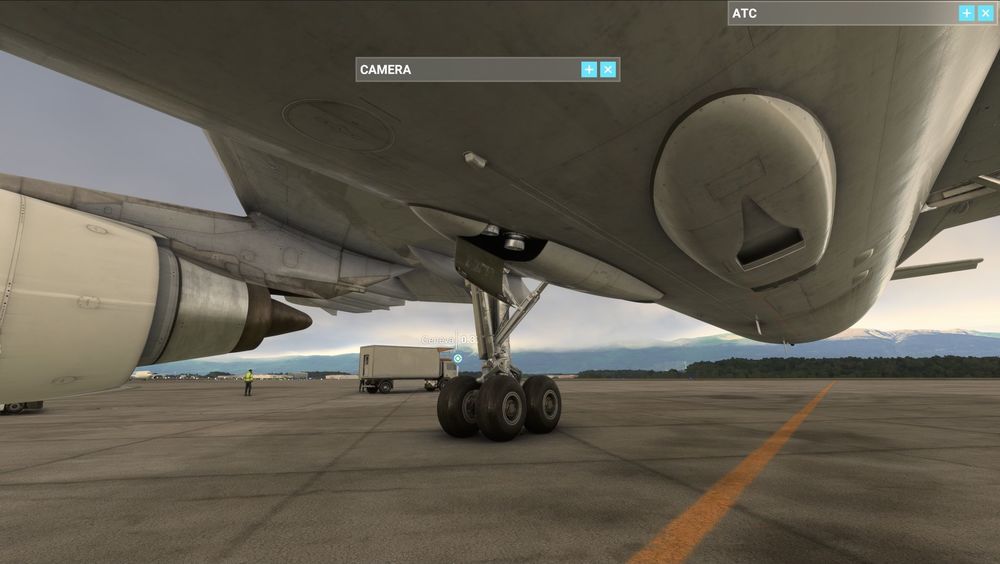Expand the ATC panel with plus button
The height and width of the screenshot is (564, 1000).
966,13
